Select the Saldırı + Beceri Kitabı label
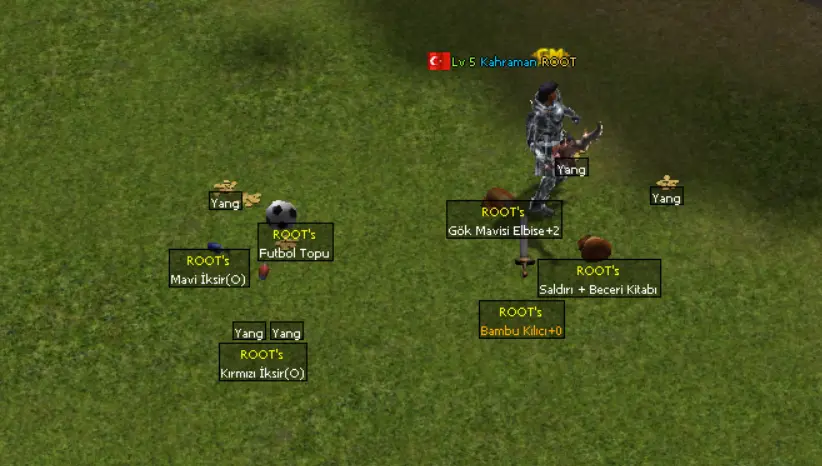The width and height of the screenshot is (822, 466). pos(599,280)
